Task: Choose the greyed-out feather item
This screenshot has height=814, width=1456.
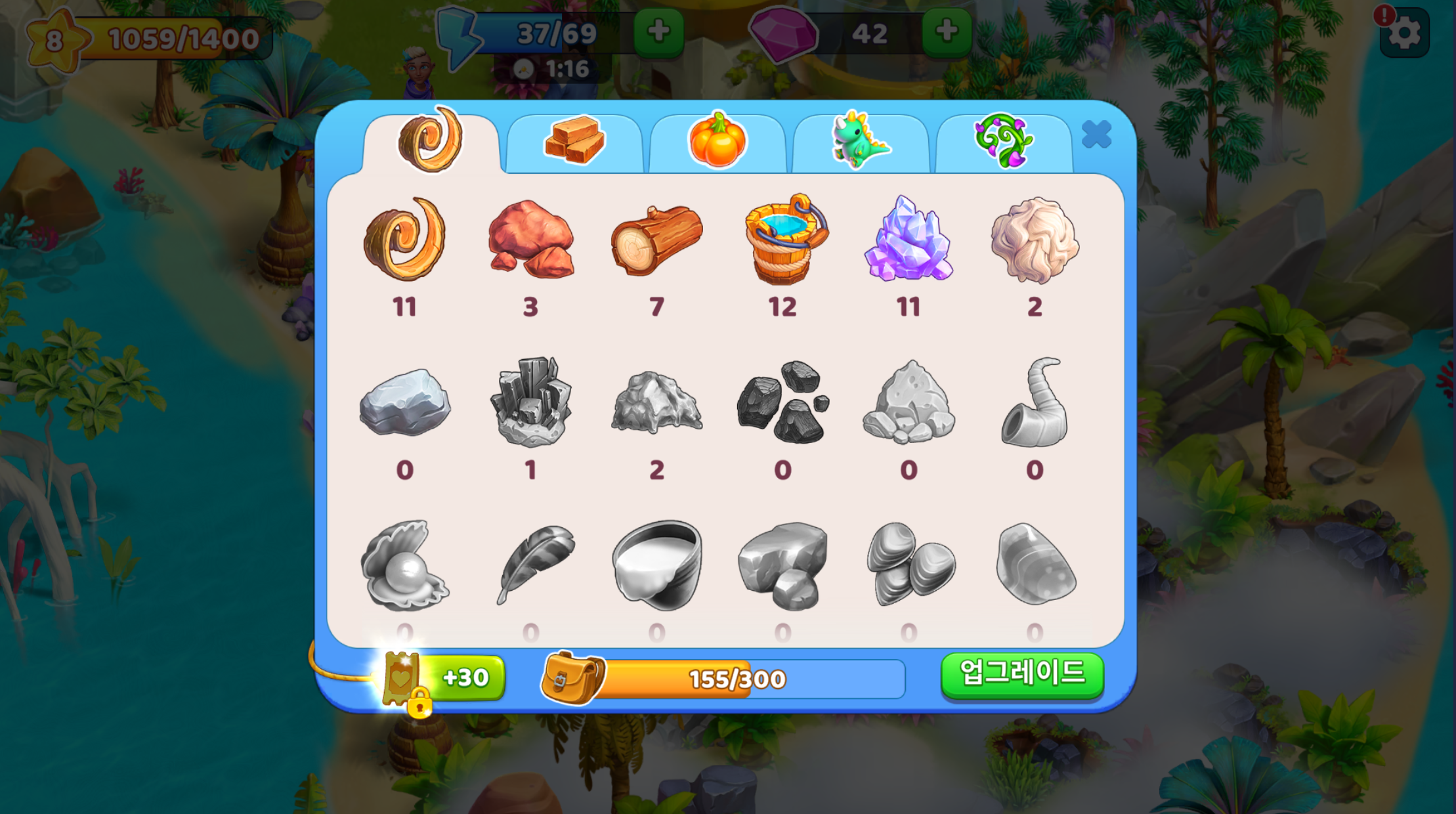Action: [x=531, y=565]
